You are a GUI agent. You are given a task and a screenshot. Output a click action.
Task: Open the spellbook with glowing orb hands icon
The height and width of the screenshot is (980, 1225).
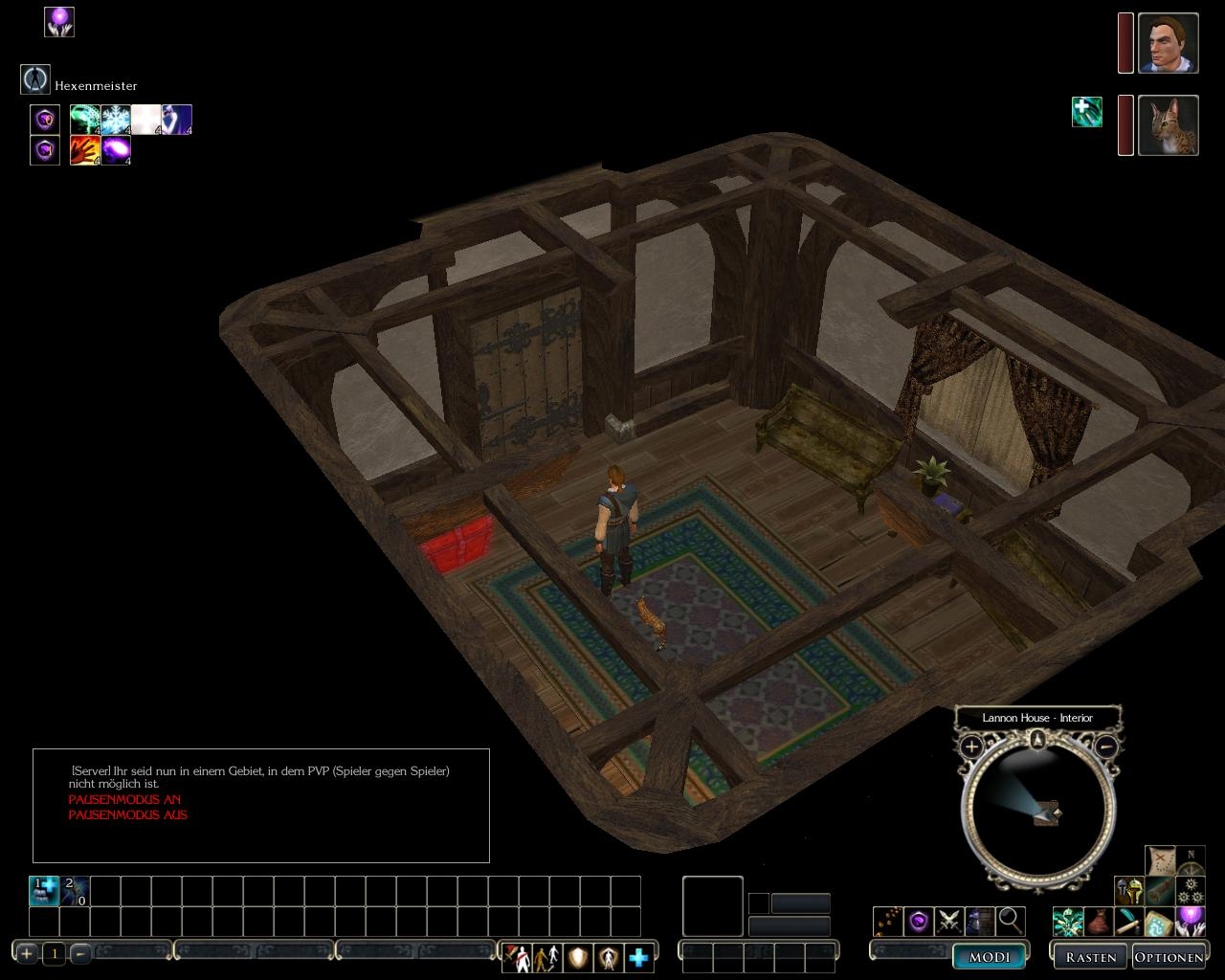click(1191, 923)
